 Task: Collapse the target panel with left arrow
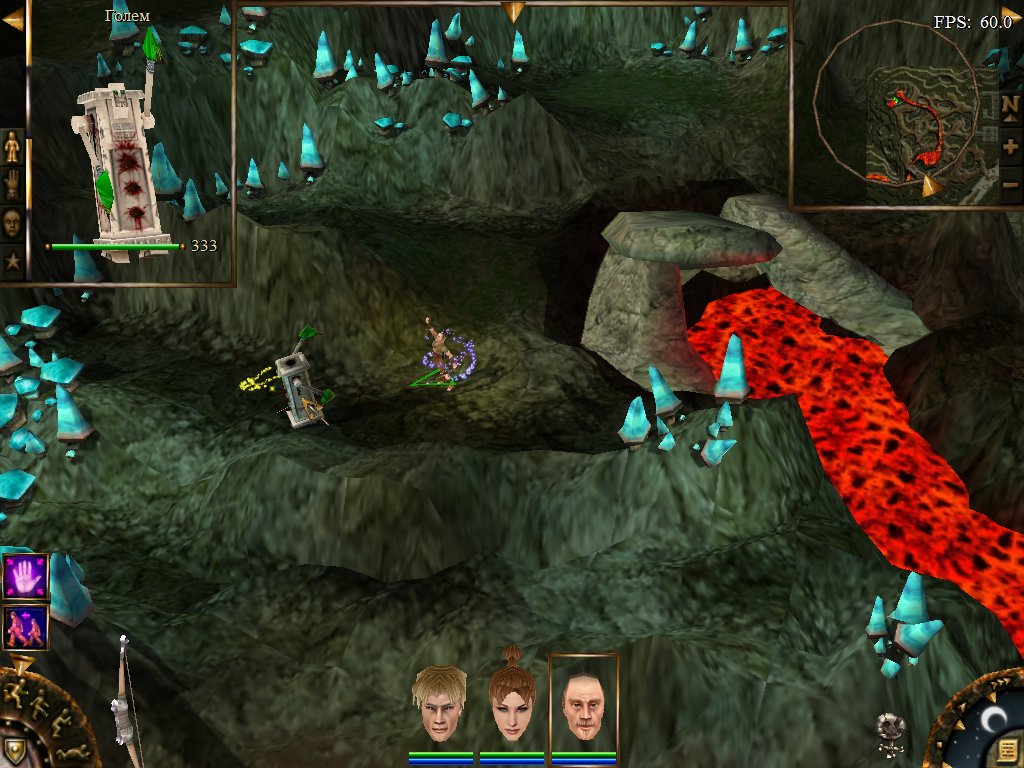click(12, 19)
